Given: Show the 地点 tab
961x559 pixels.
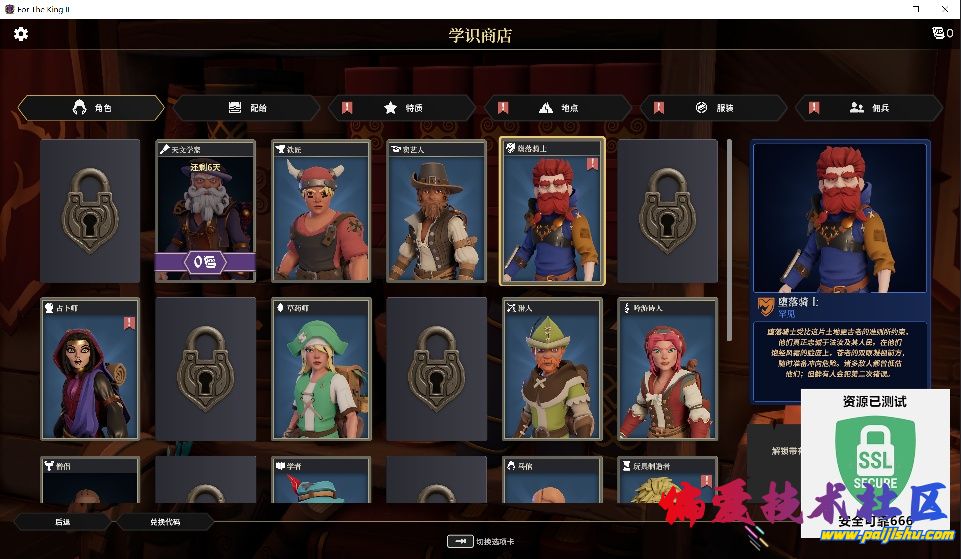Looking at the screenshot, I should click(x=558, y=108).
